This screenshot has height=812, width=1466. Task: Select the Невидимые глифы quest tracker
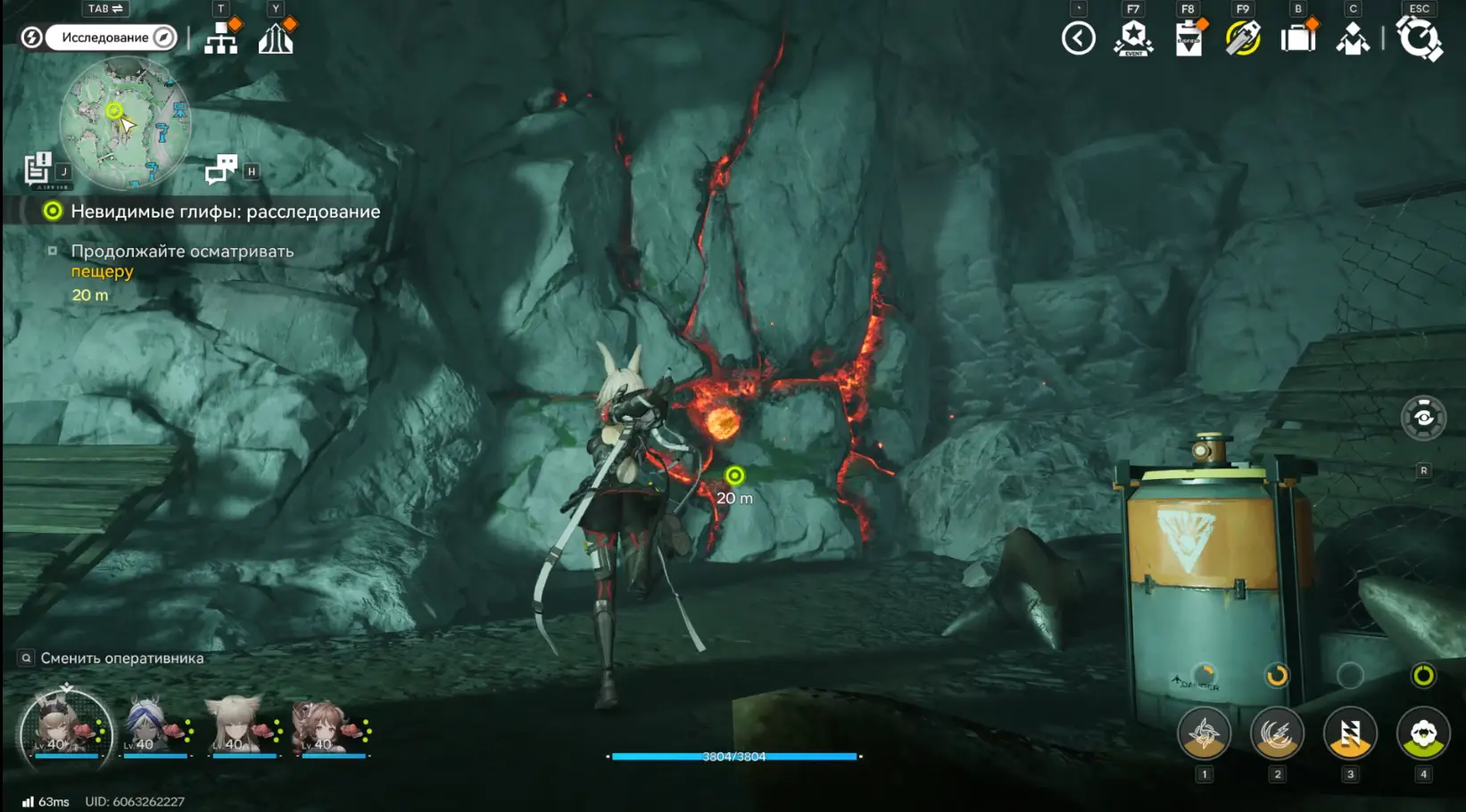225,211
